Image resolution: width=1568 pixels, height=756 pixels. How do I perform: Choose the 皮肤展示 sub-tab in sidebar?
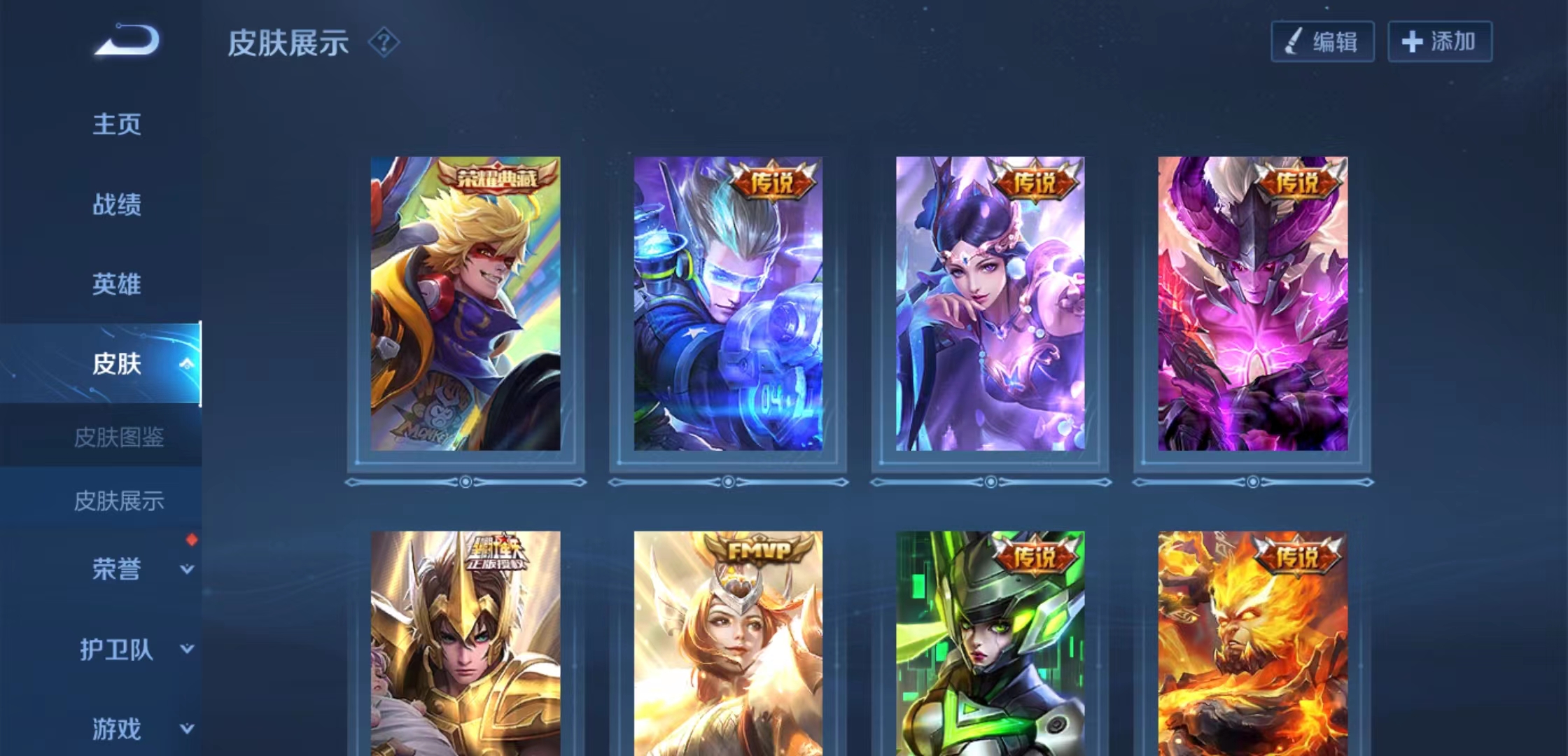[x=119, y=500]
